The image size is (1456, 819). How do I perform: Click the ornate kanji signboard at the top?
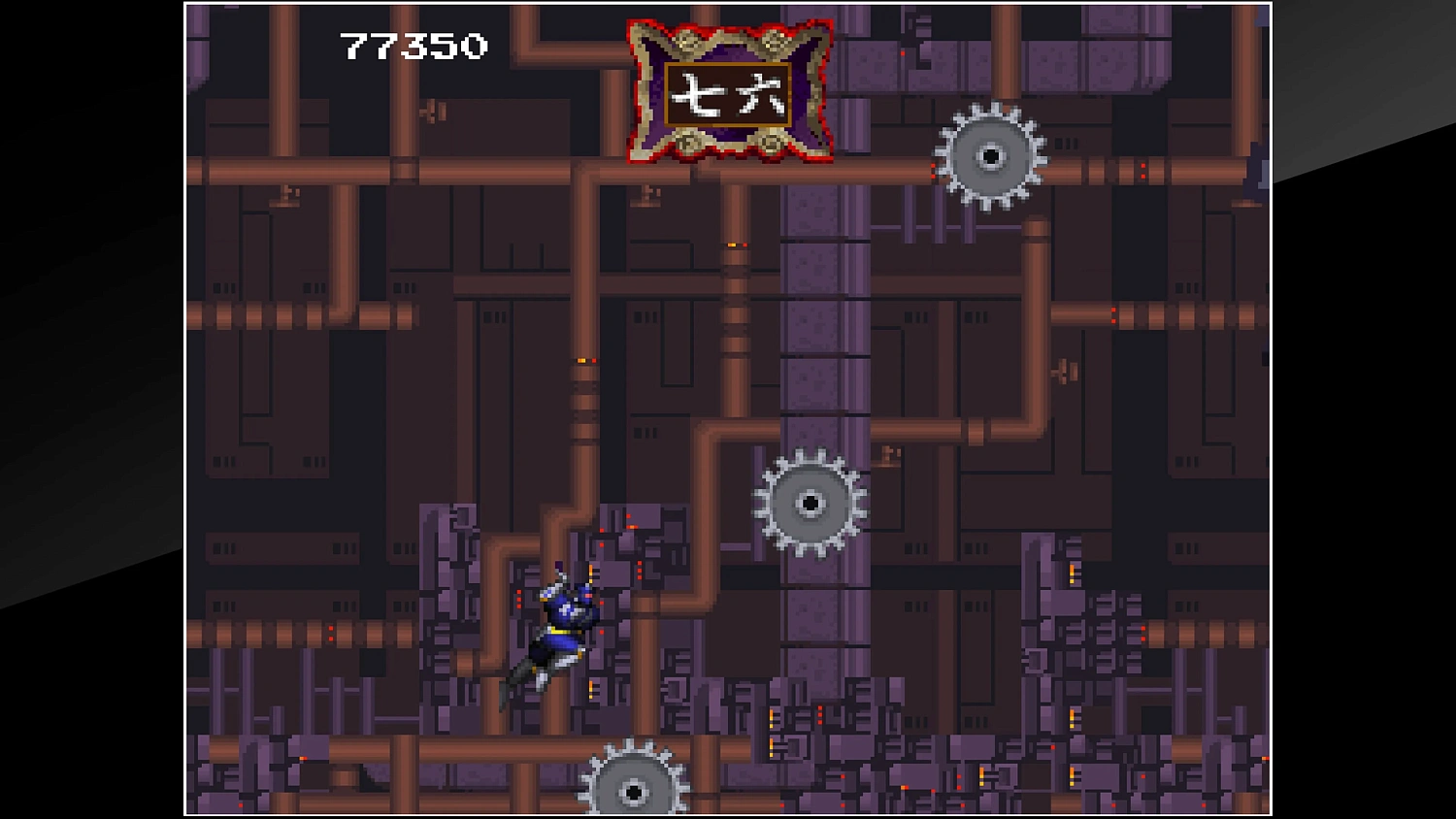tap(728, 92)
